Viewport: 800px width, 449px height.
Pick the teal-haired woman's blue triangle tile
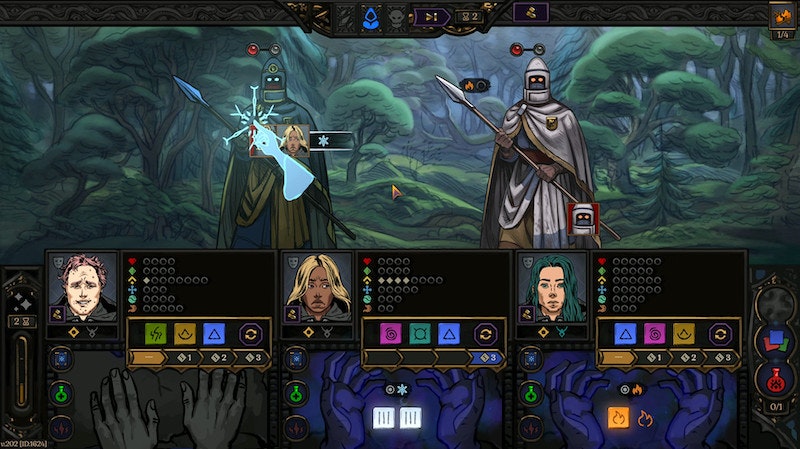[x=626, y=334]
